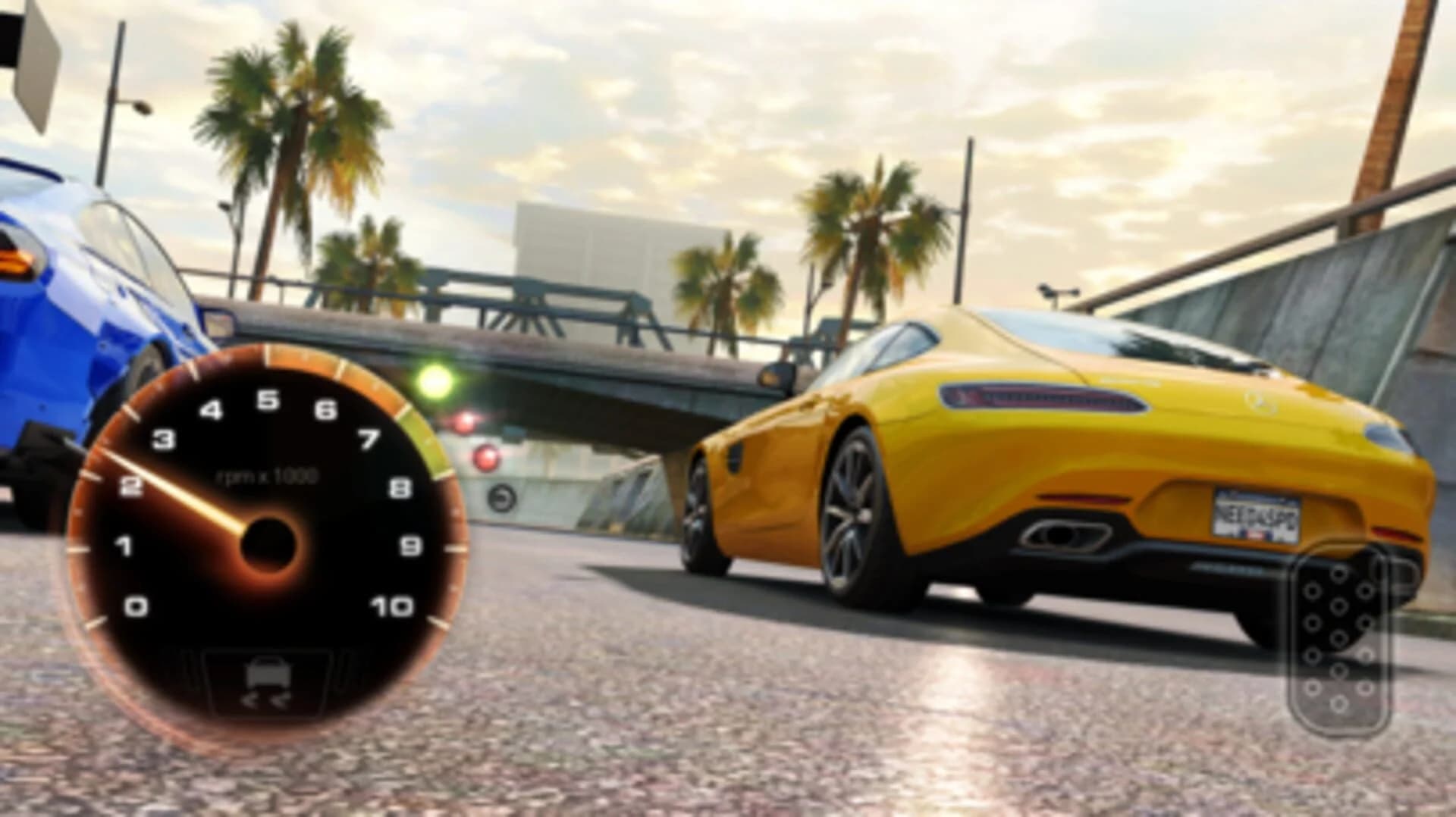Click the Mercedes badge on the yellow car
The image size is (1456, 817).
[x=1260, y=402]
